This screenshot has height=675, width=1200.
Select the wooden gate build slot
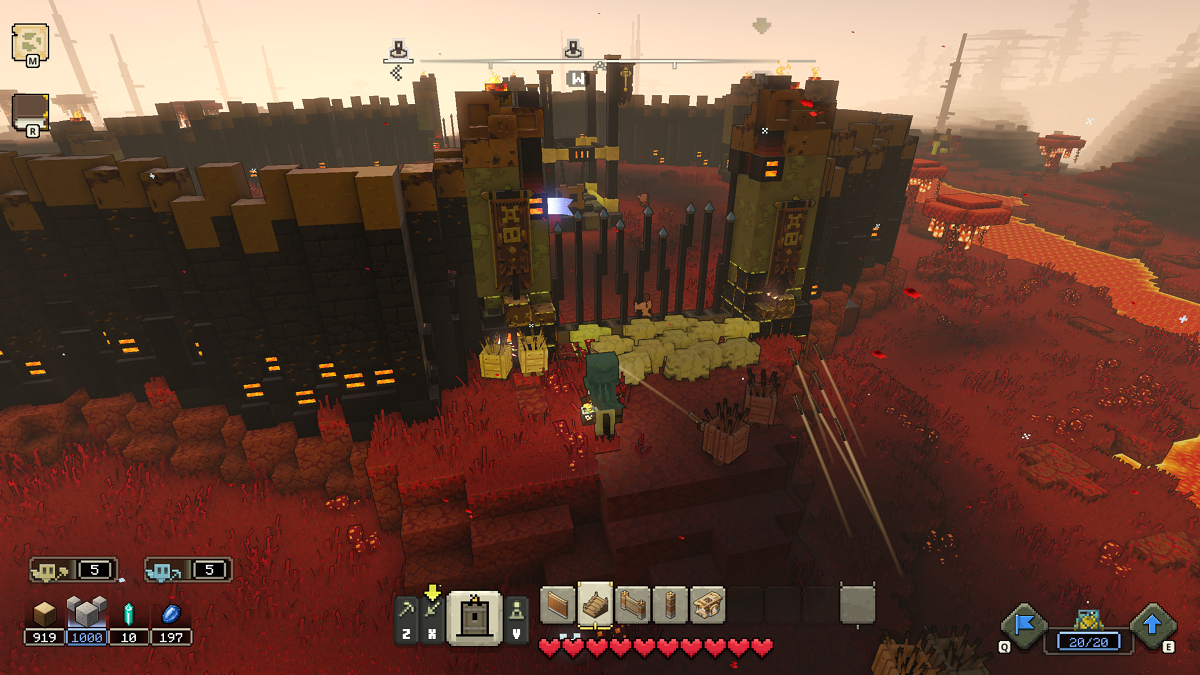click(633, 605)
